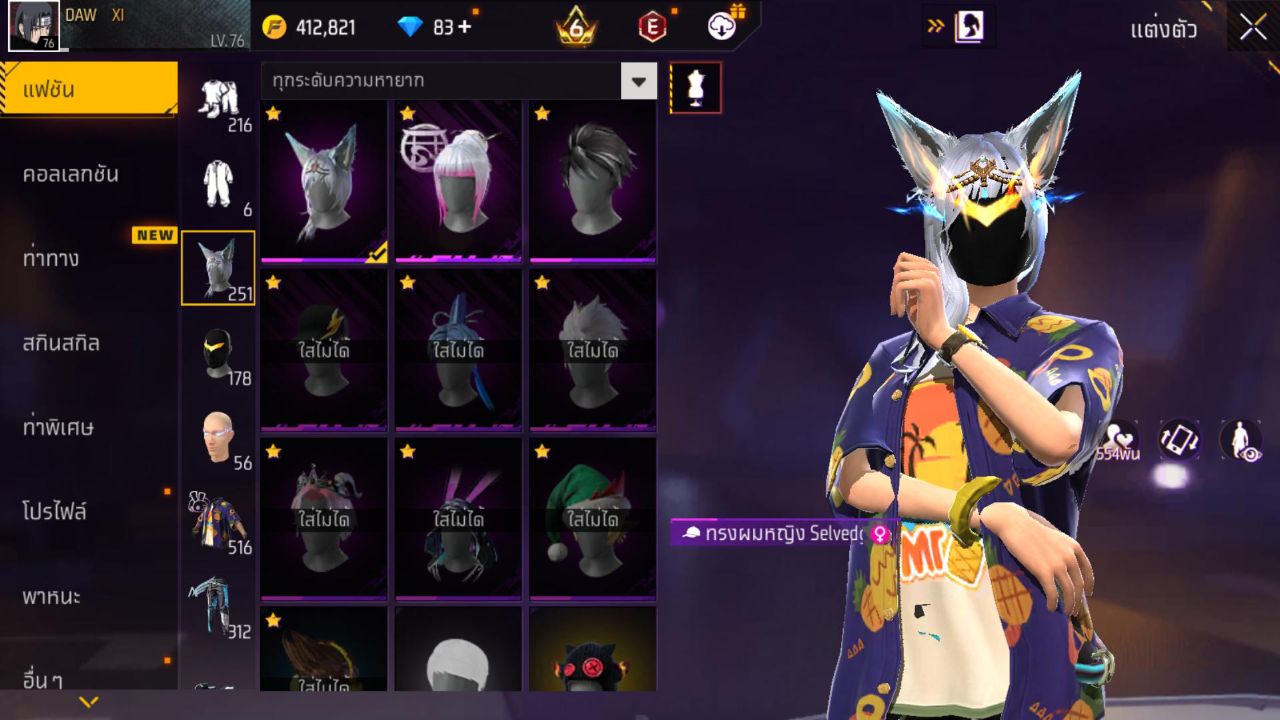
Task: Pick the black spiky hair item
Action: point(593,182)
